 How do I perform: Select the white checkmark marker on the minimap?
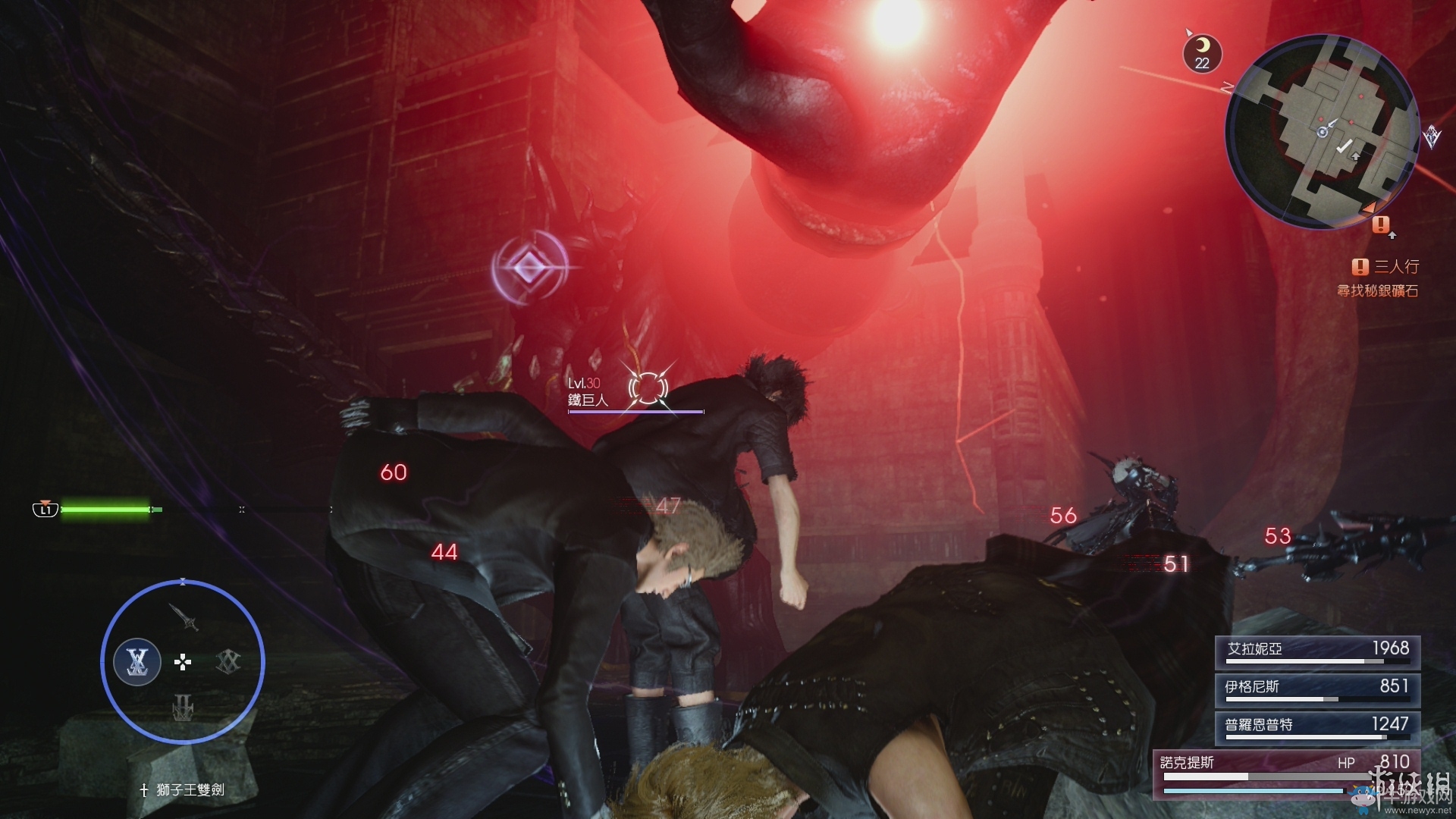(x=1344, y=146)
